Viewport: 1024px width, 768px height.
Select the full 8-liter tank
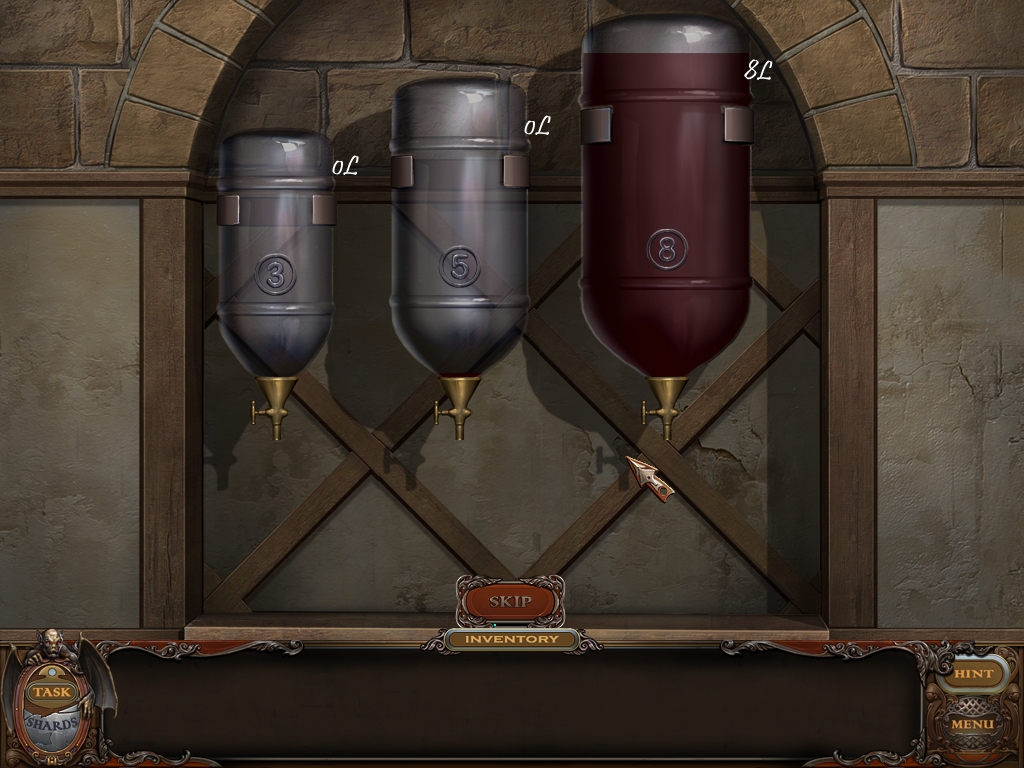coord(666,220)
